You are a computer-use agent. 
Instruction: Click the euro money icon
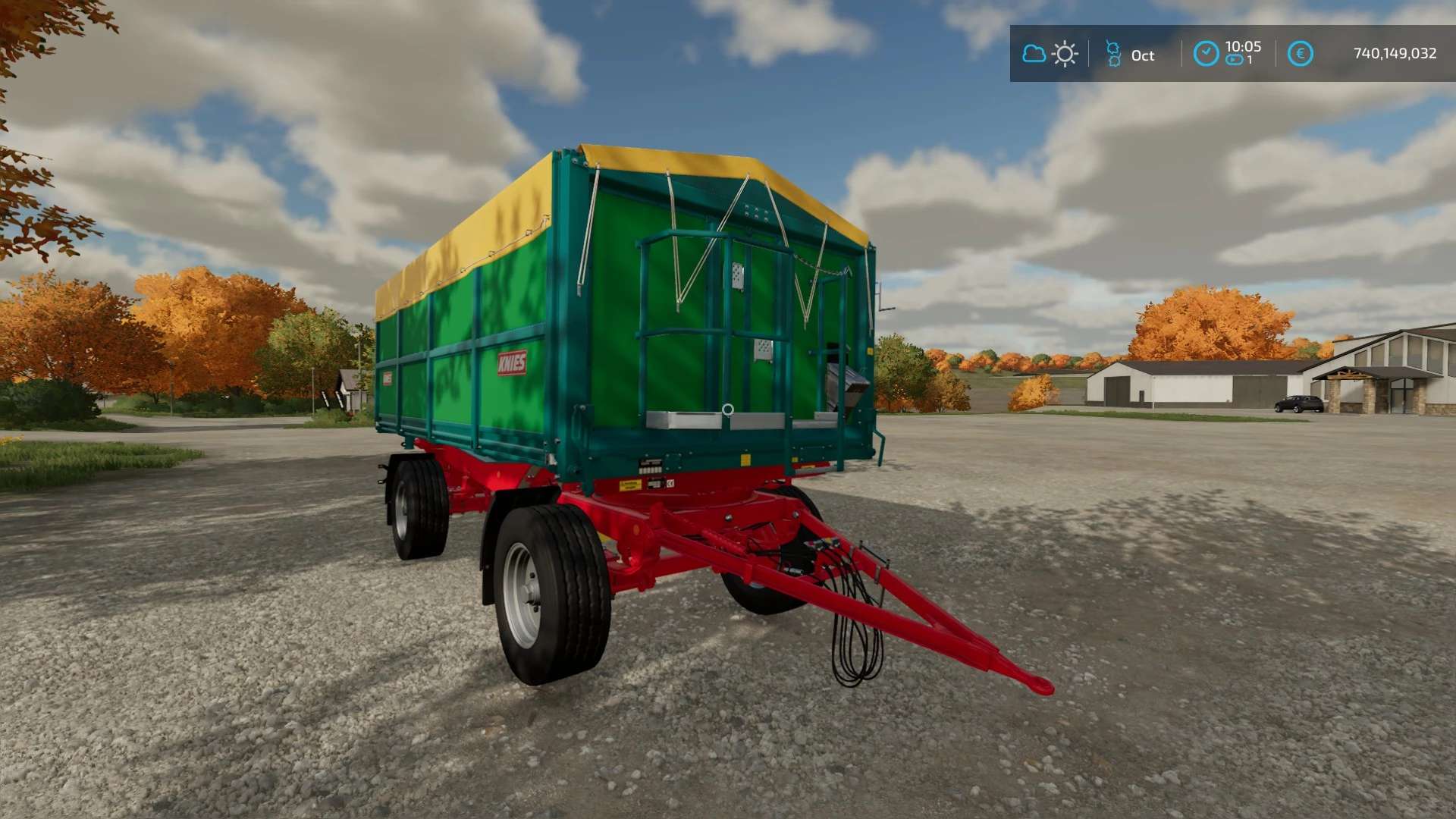point(1300,54)
